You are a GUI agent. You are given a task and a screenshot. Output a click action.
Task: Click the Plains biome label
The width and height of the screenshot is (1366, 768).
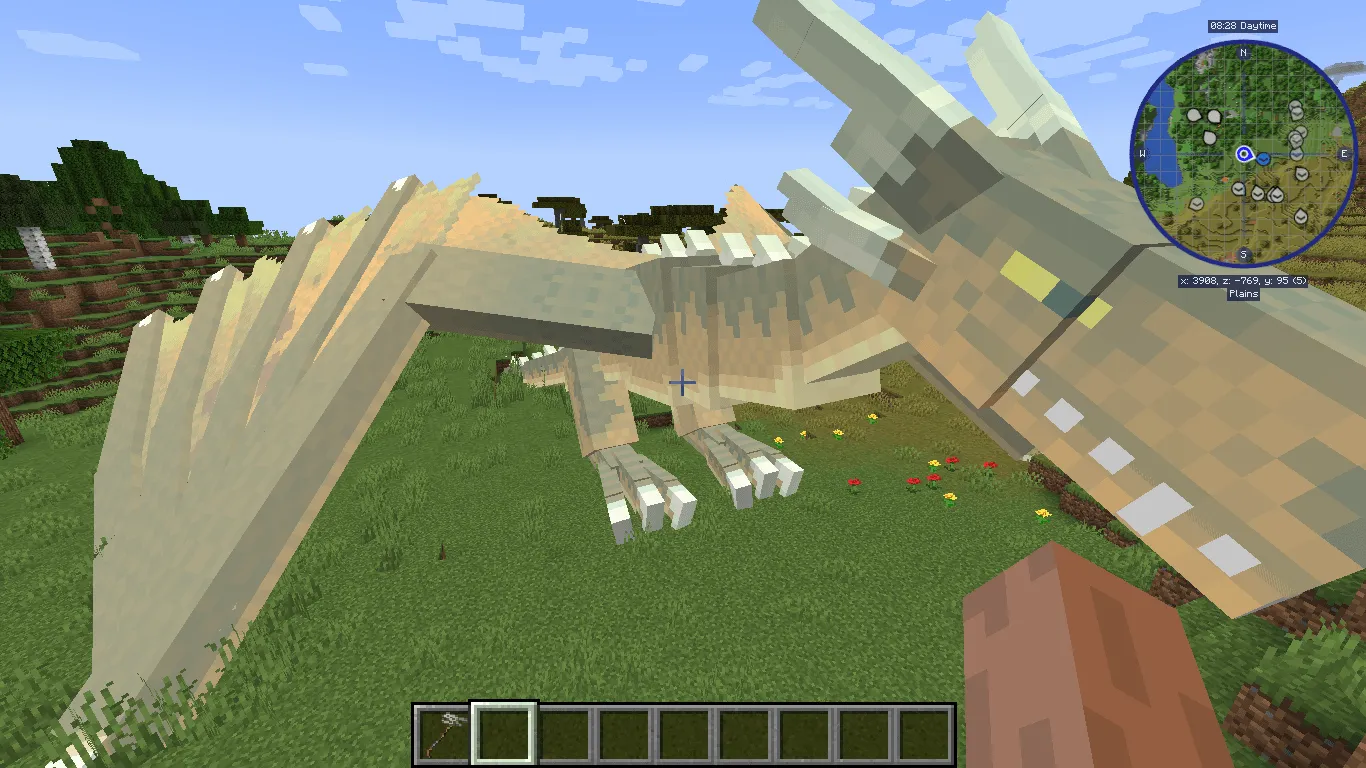click(x=1243, y=293)
